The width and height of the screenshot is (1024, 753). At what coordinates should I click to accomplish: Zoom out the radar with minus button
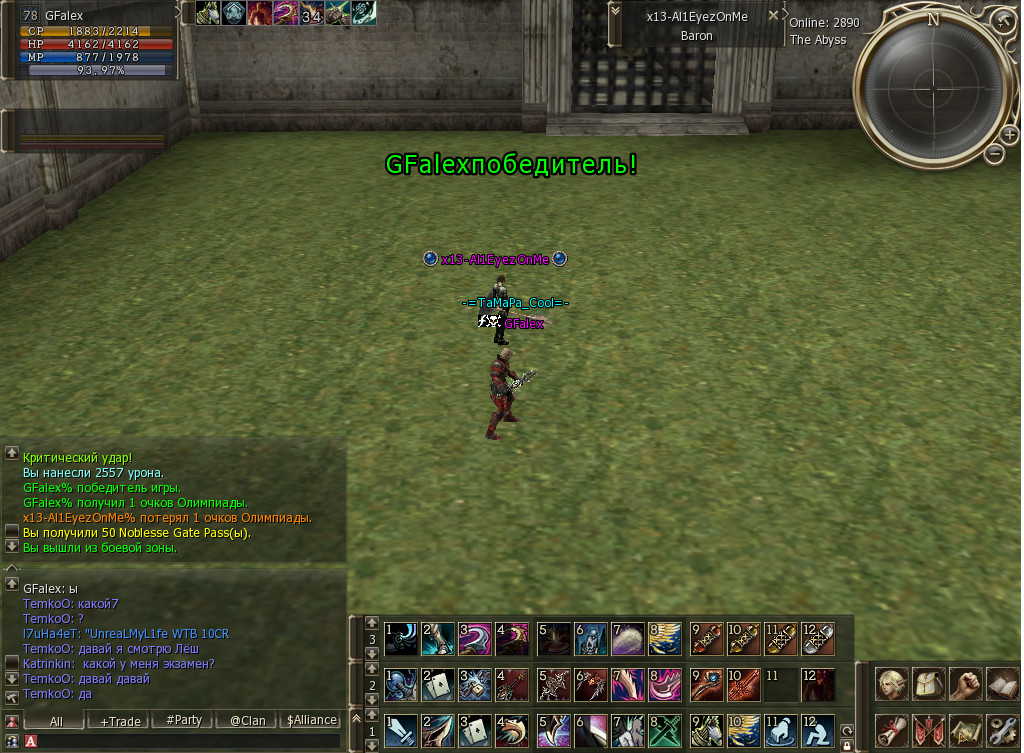point(994,153)
